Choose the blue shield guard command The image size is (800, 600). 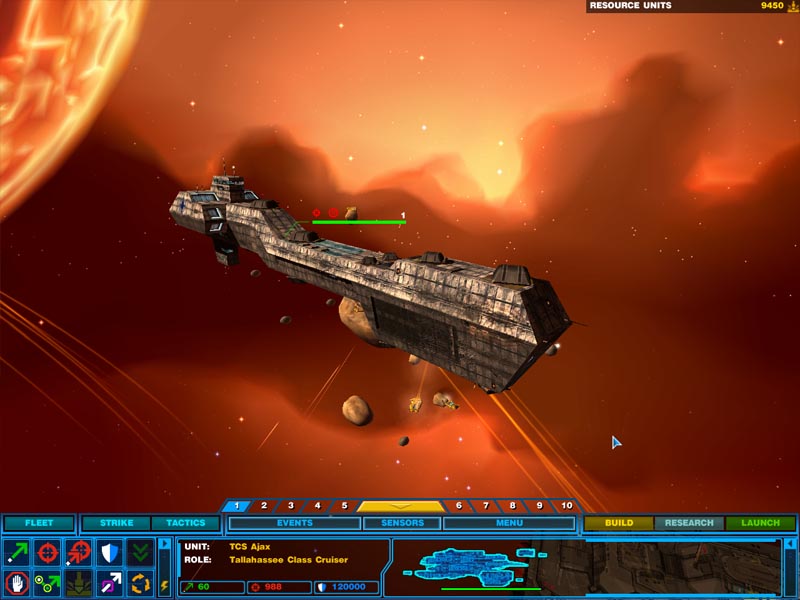109,552
